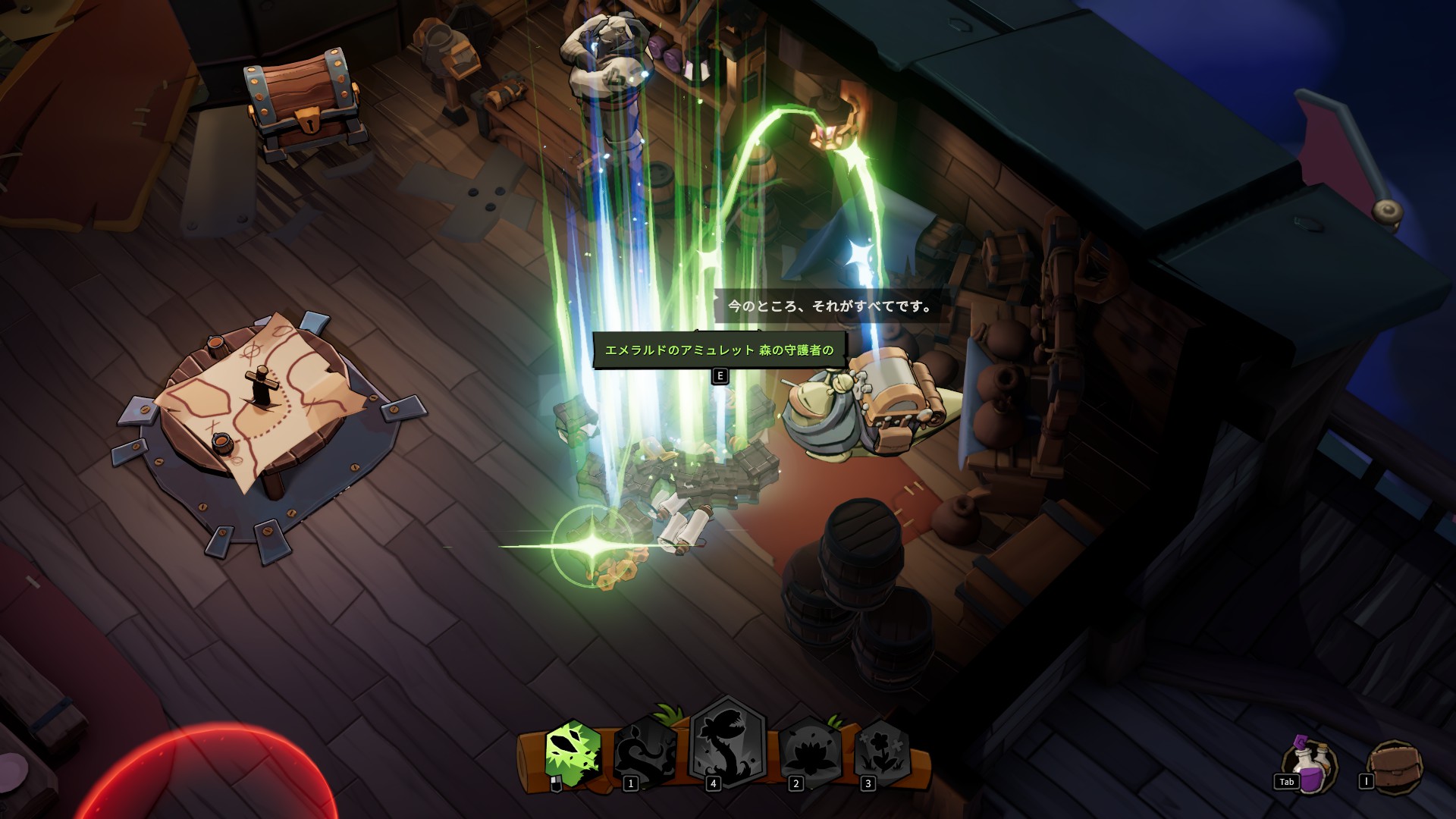Pick the エメラルドのアミュレット item label

[x=718, y=350]
